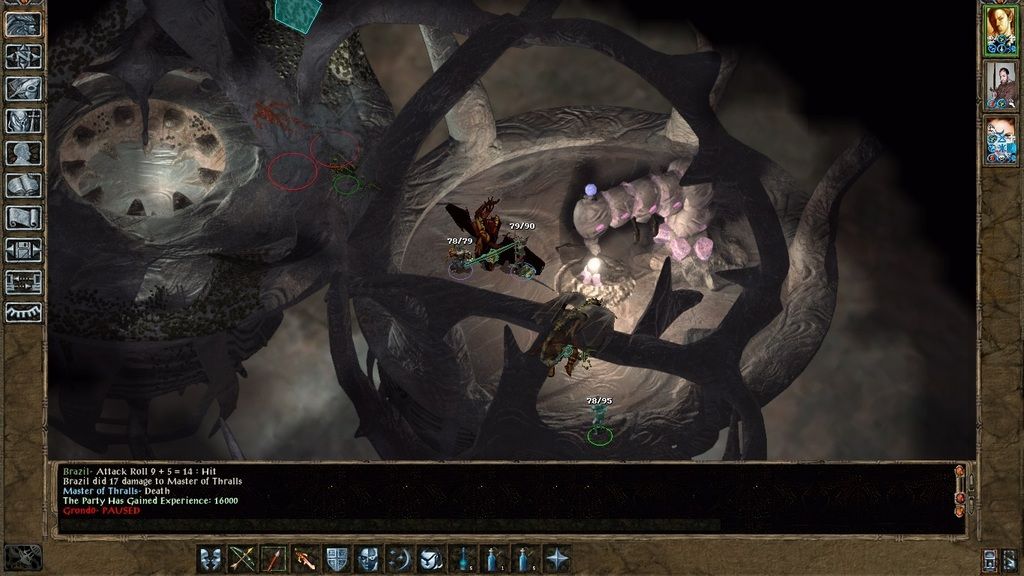Viewport: 1024px width, 576px height.
Task: Equip the flaming sword weapon slot
Action: tap(305, 559)
